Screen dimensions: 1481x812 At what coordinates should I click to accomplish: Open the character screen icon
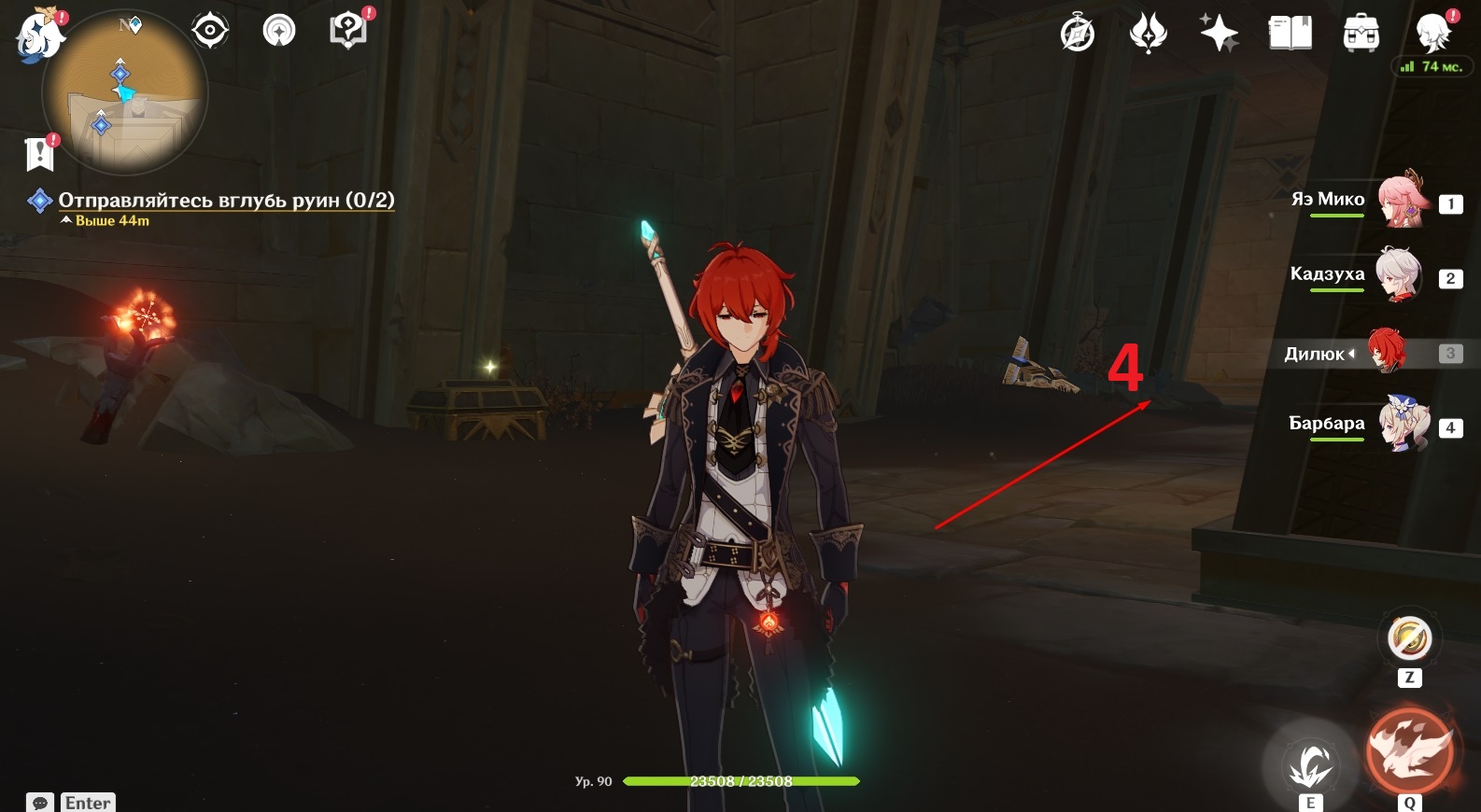(1432, 33)
